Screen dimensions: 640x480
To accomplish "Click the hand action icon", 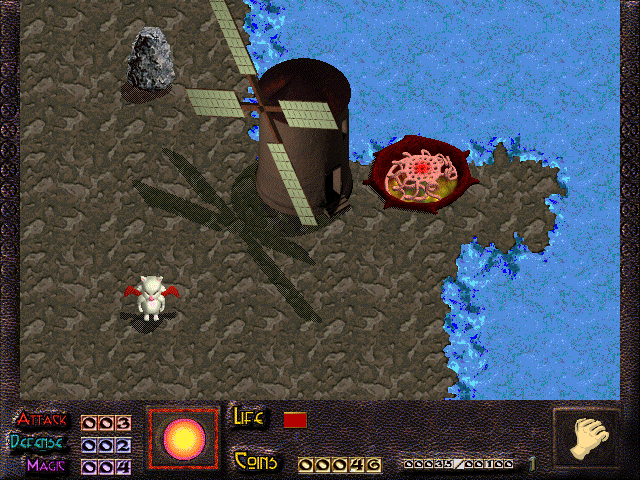I will coord(586,437).
